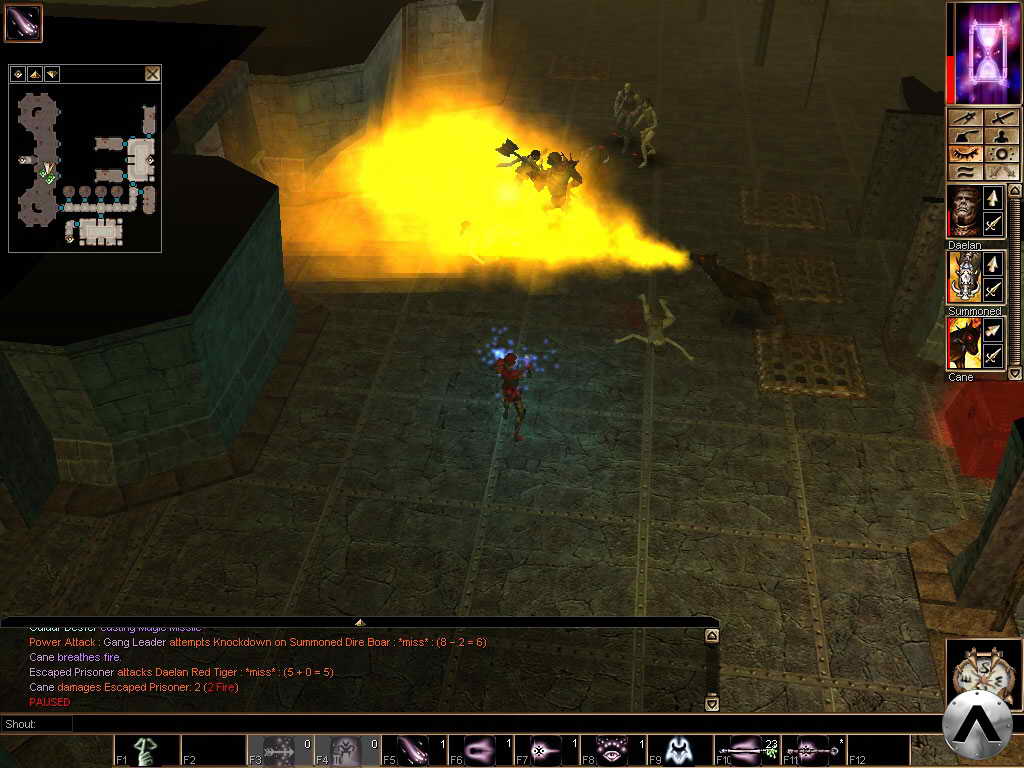
Task: Expand the message log with top arrow
Action: (x=359, y=622)
